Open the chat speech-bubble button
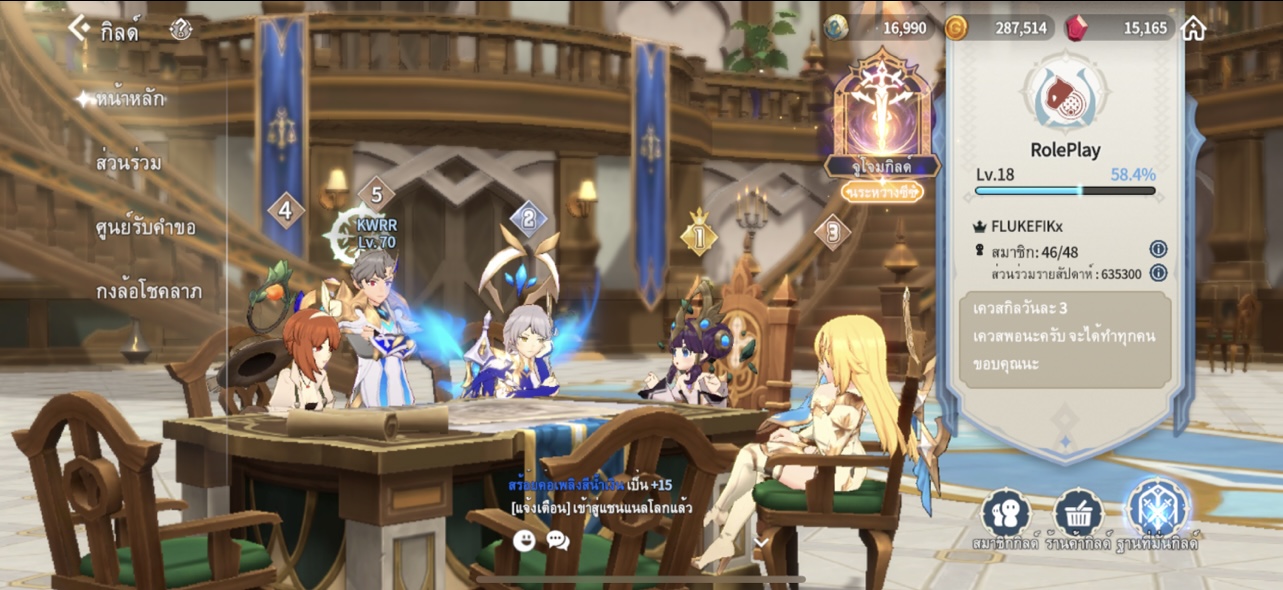The width and height of the screenshot is (1283, 590). tap(557, 540)
